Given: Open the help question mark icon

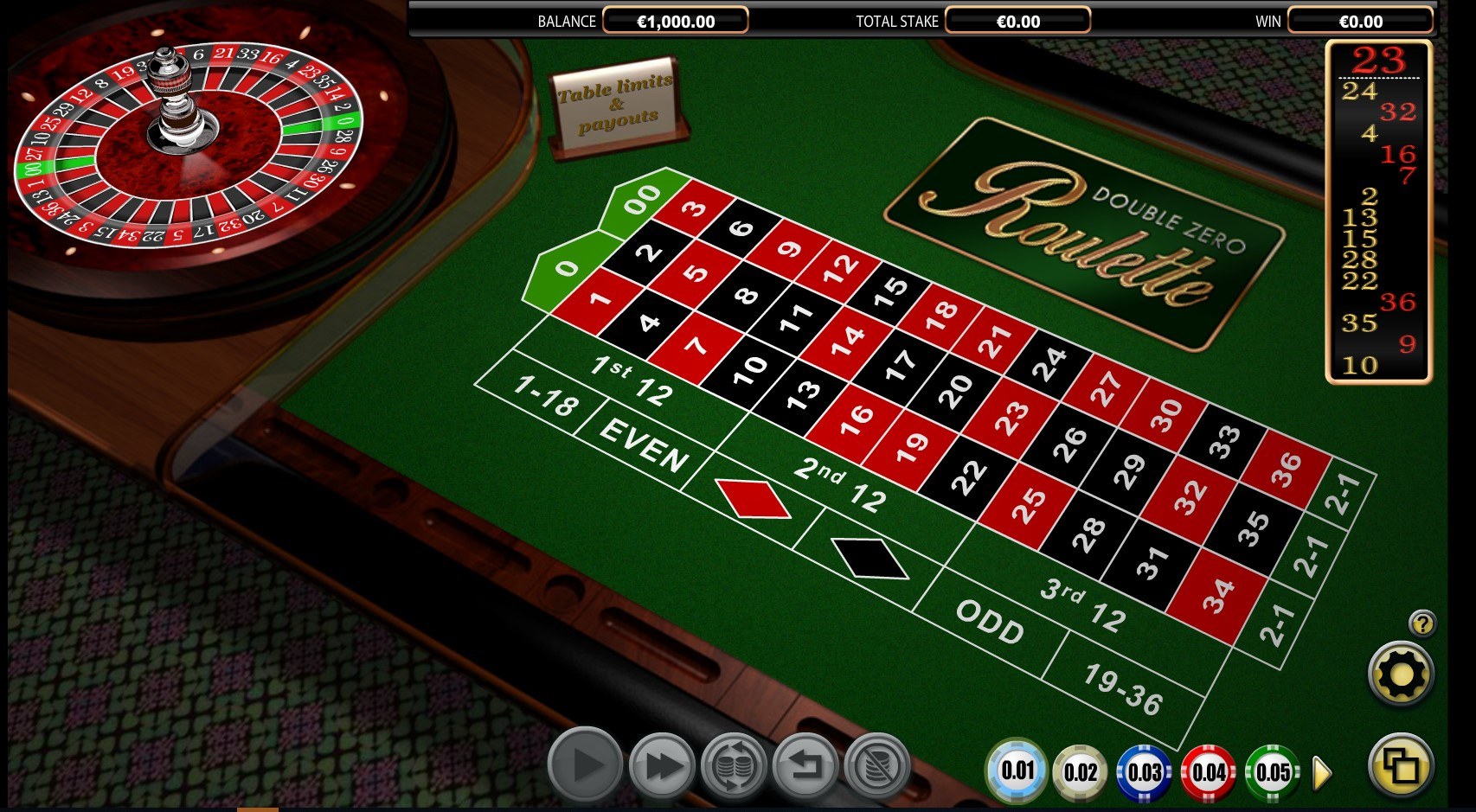Looking at the screenshot, I should [x=1421, y=622].
